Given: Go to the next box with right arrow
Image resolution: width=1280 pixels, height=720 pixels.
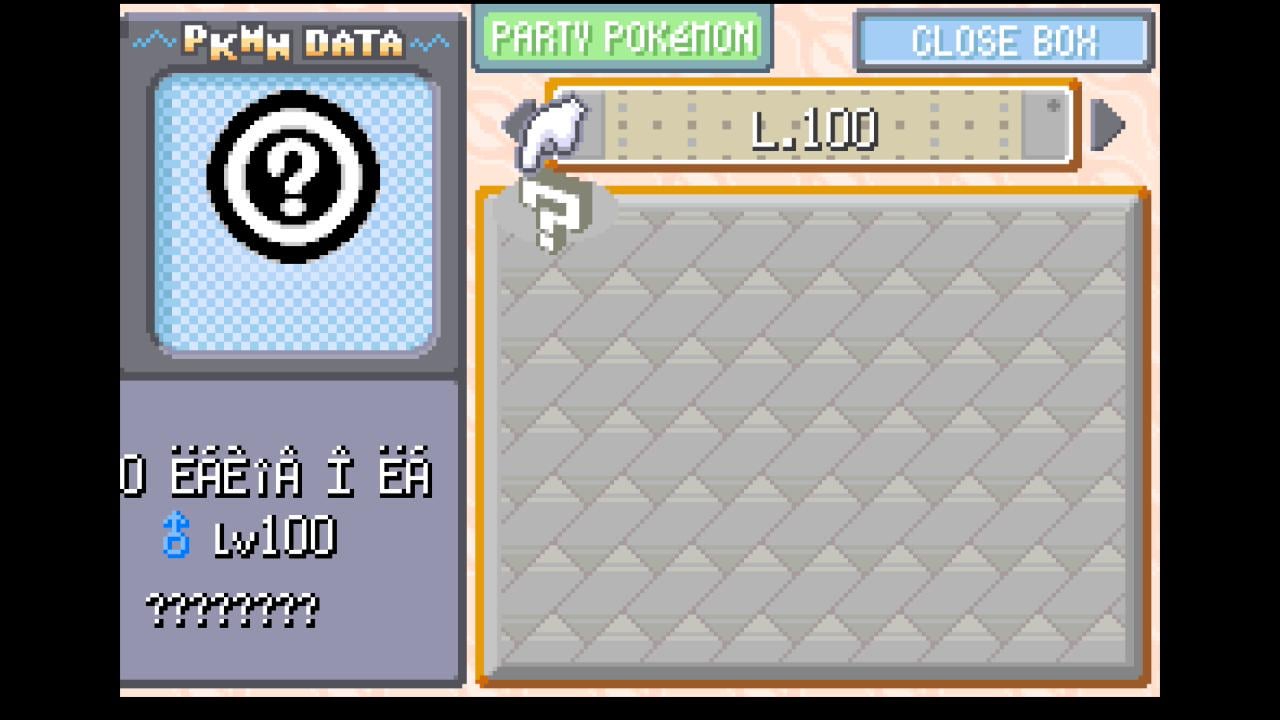Looking at the screenshot, I should [x=1108, y=126].
